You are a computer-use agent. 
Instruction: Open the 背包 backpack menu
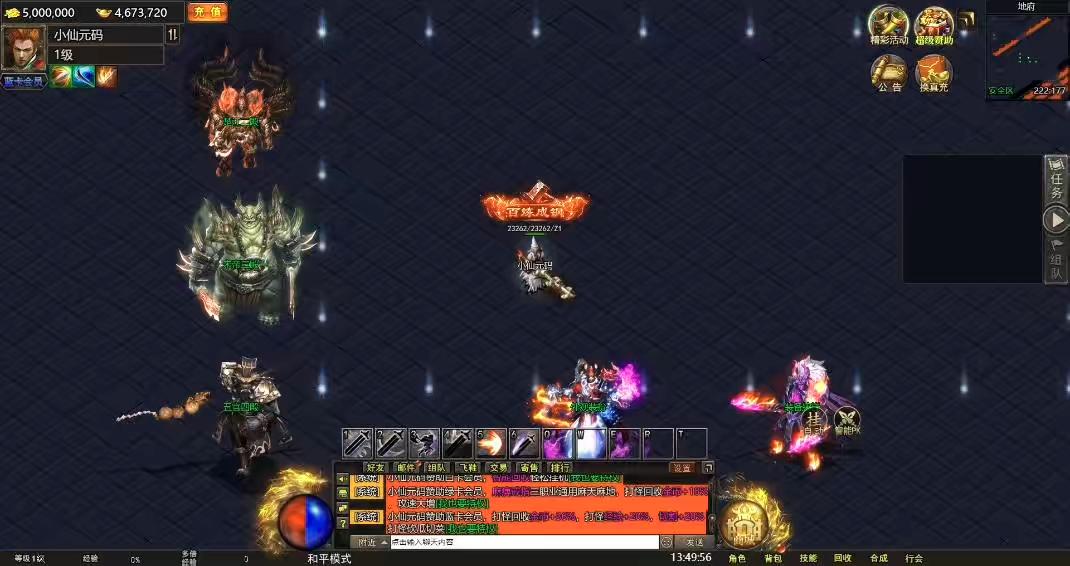point(773,558)
